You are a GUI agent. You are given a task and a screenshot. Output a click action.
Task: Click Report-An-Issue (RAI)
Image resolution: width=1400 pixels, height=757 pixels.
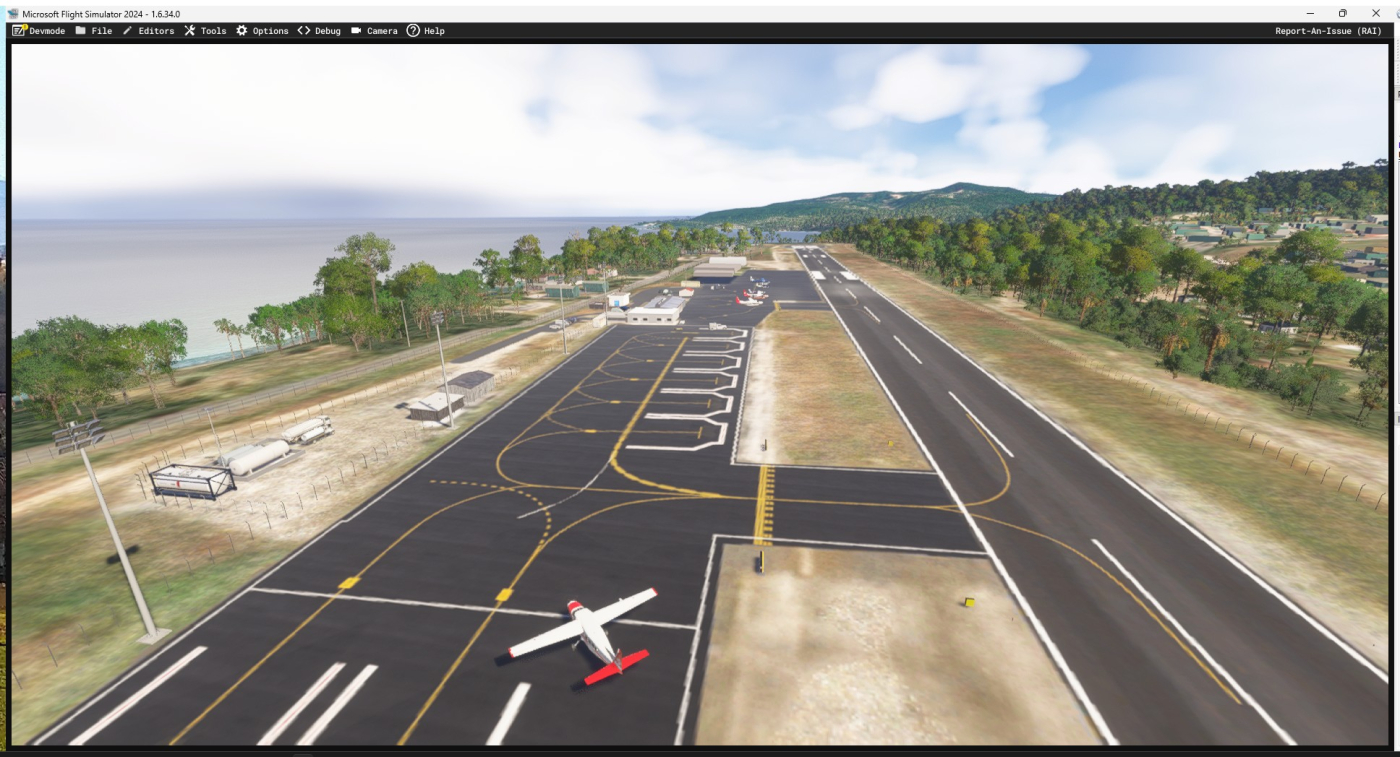tap(1328, 31)
